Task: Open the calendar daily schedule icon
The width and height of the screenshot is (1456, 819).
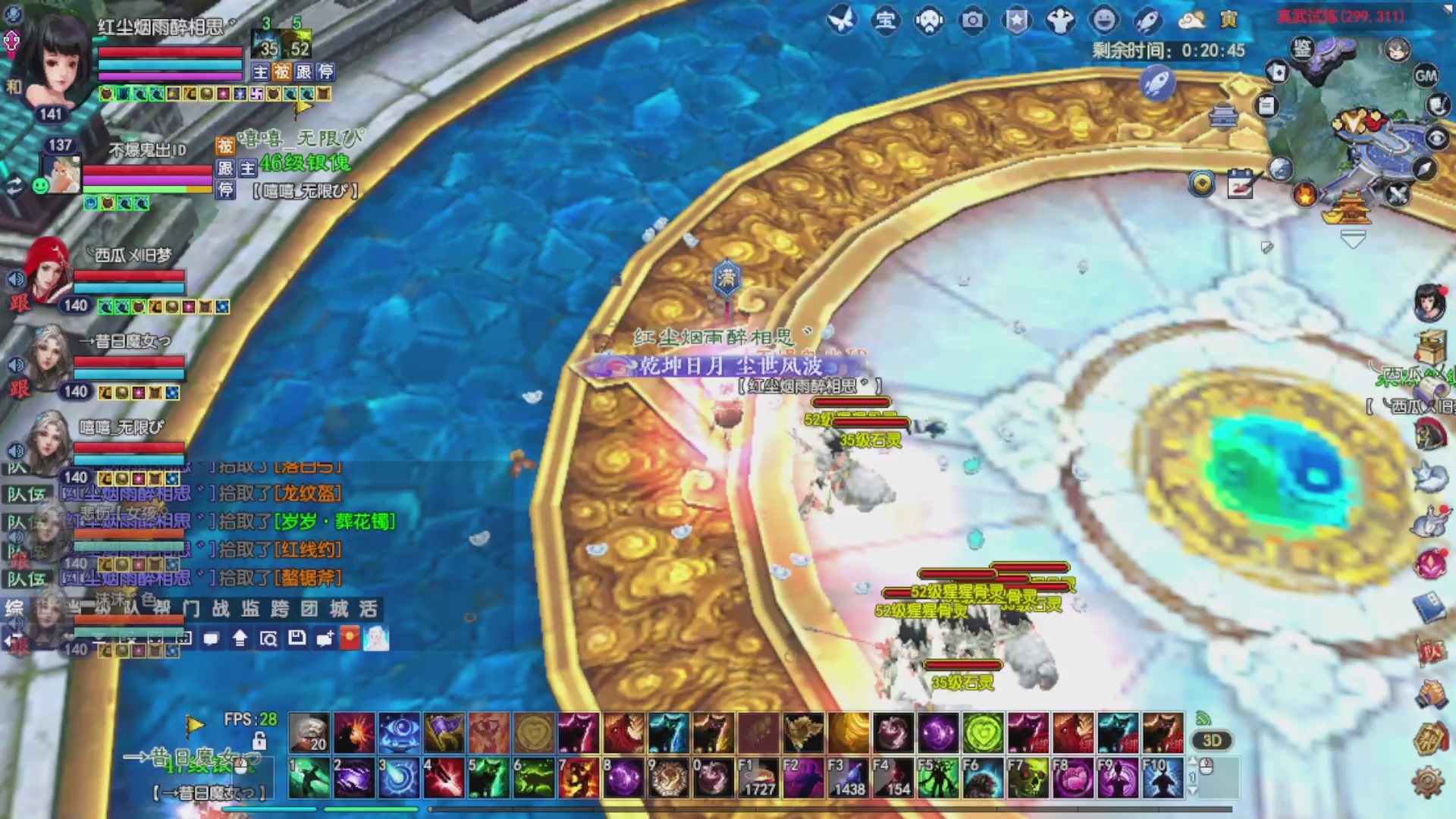Action: (1241, 184)
